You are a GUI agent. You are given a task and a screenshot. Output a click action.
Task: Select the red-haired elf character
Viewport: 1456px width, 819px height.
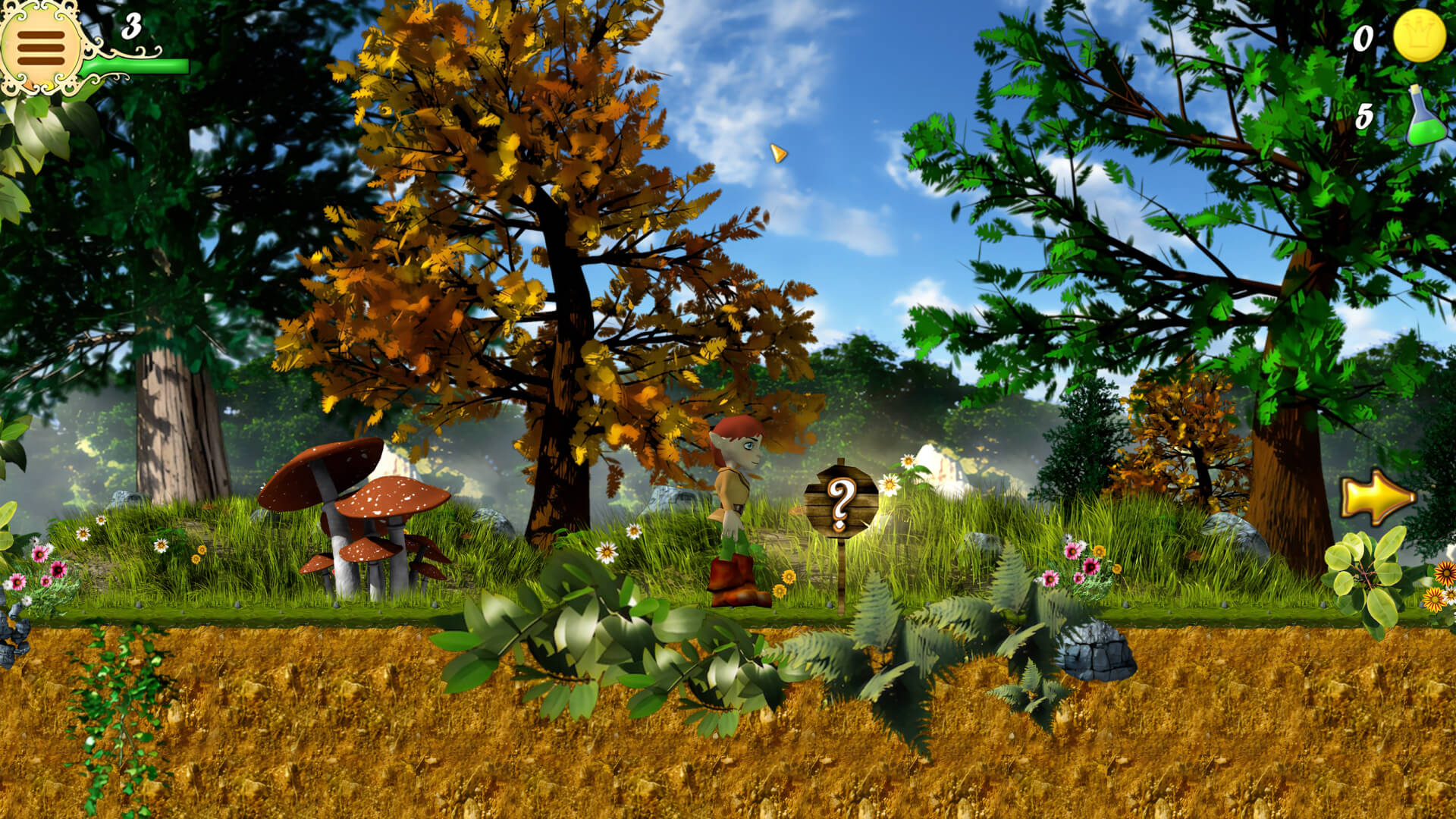[x=732, y=493]
